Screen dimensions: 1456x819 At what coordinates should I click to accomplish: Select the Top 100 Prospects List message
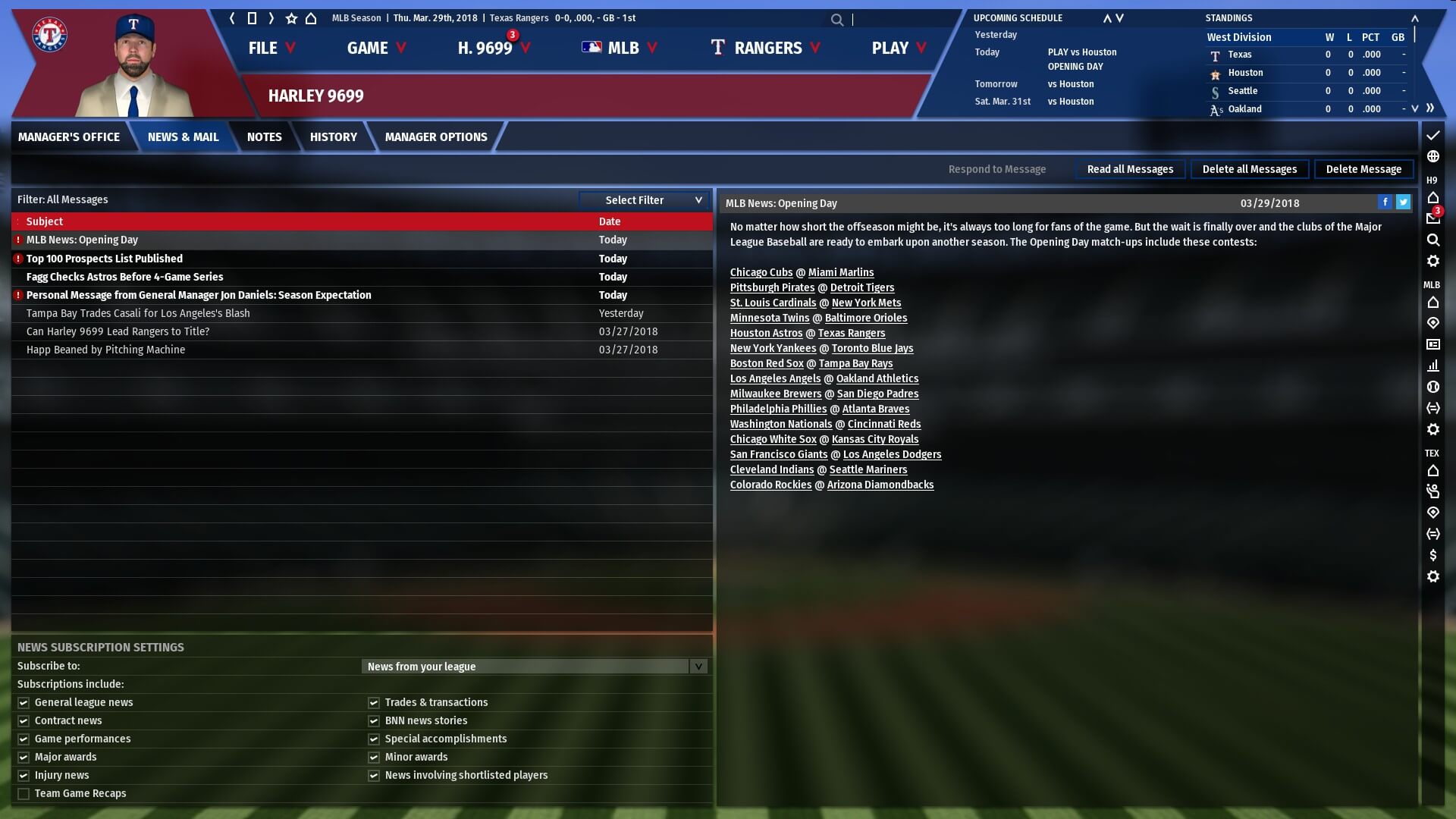(x=105, y=259)
